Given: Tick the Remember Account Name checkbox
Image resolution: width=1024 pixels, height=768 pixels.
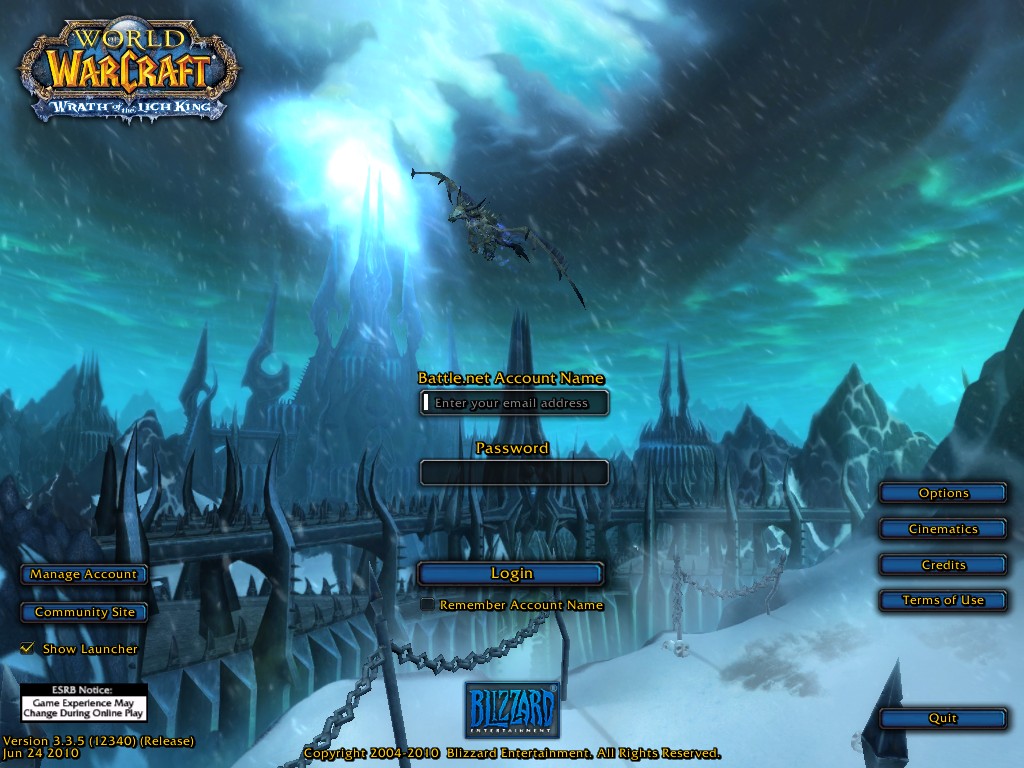Looking at the screenshot, I should (427, 605).
